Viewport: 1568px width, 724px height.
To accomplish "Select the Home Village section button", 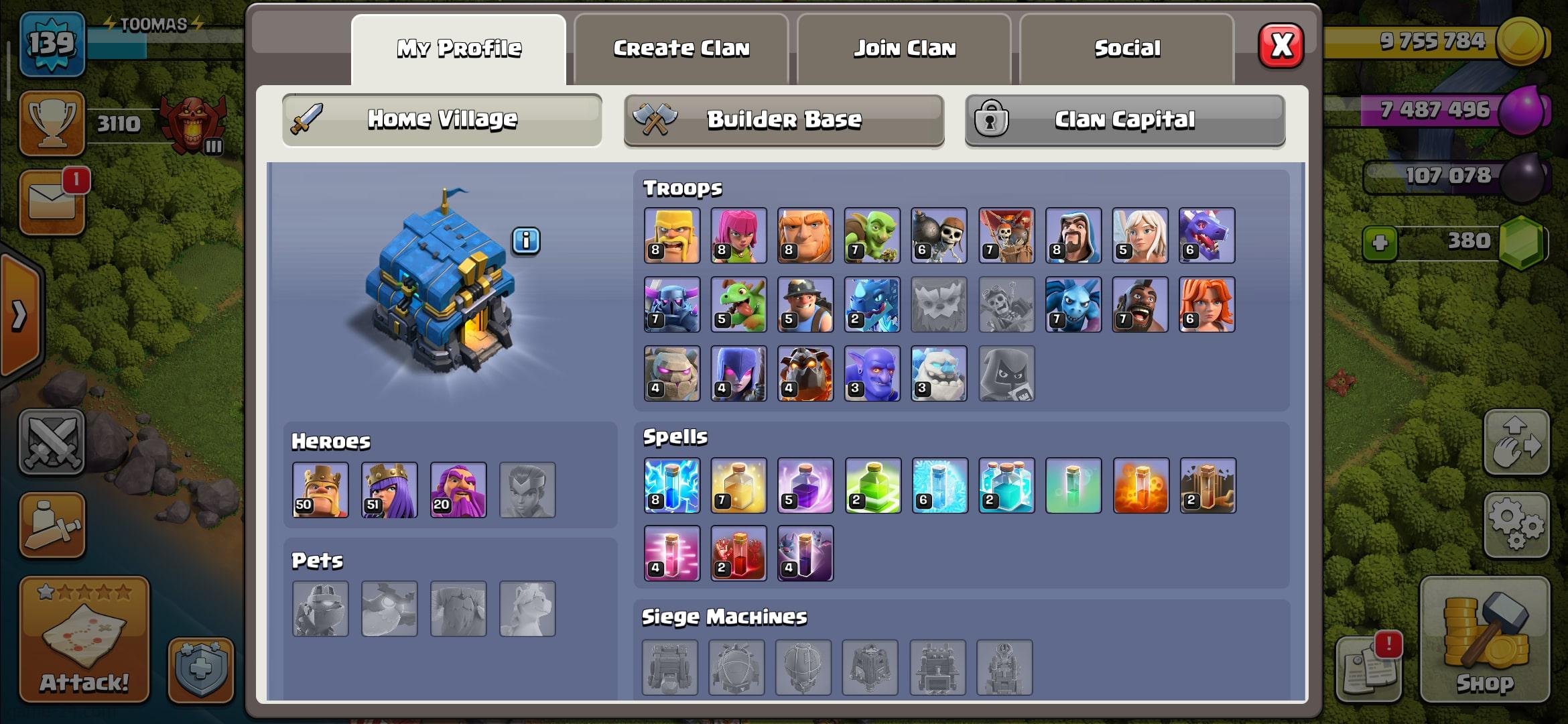I will 442,120.
